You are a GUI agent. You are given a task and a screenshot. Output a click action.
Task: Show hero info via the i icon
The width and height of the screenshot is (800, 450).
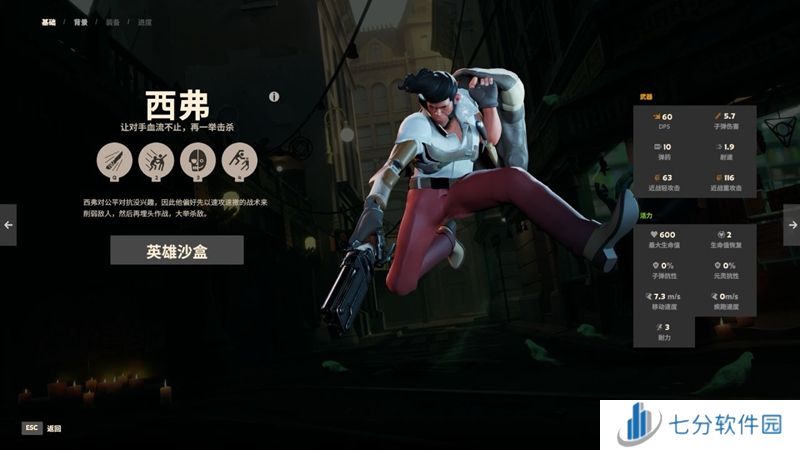click(274, 97)
